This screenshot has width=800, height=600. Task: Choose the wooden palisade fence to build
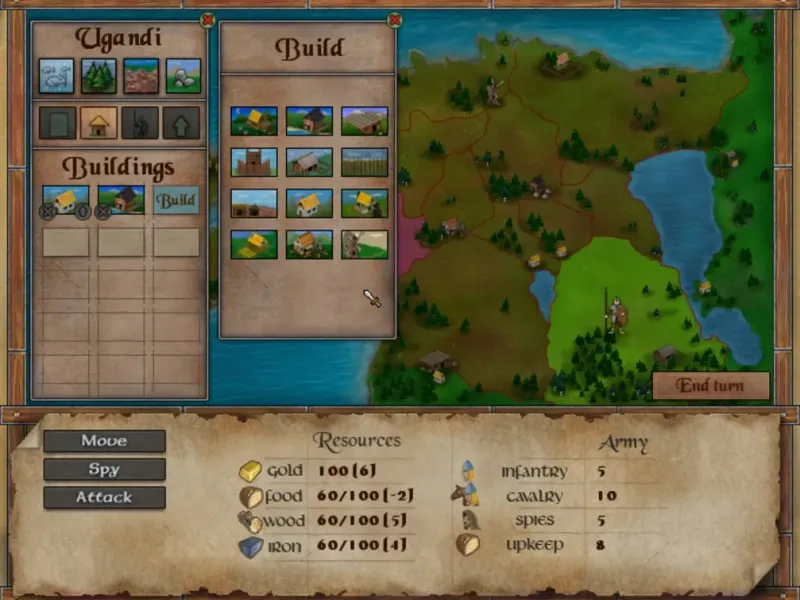364,162
